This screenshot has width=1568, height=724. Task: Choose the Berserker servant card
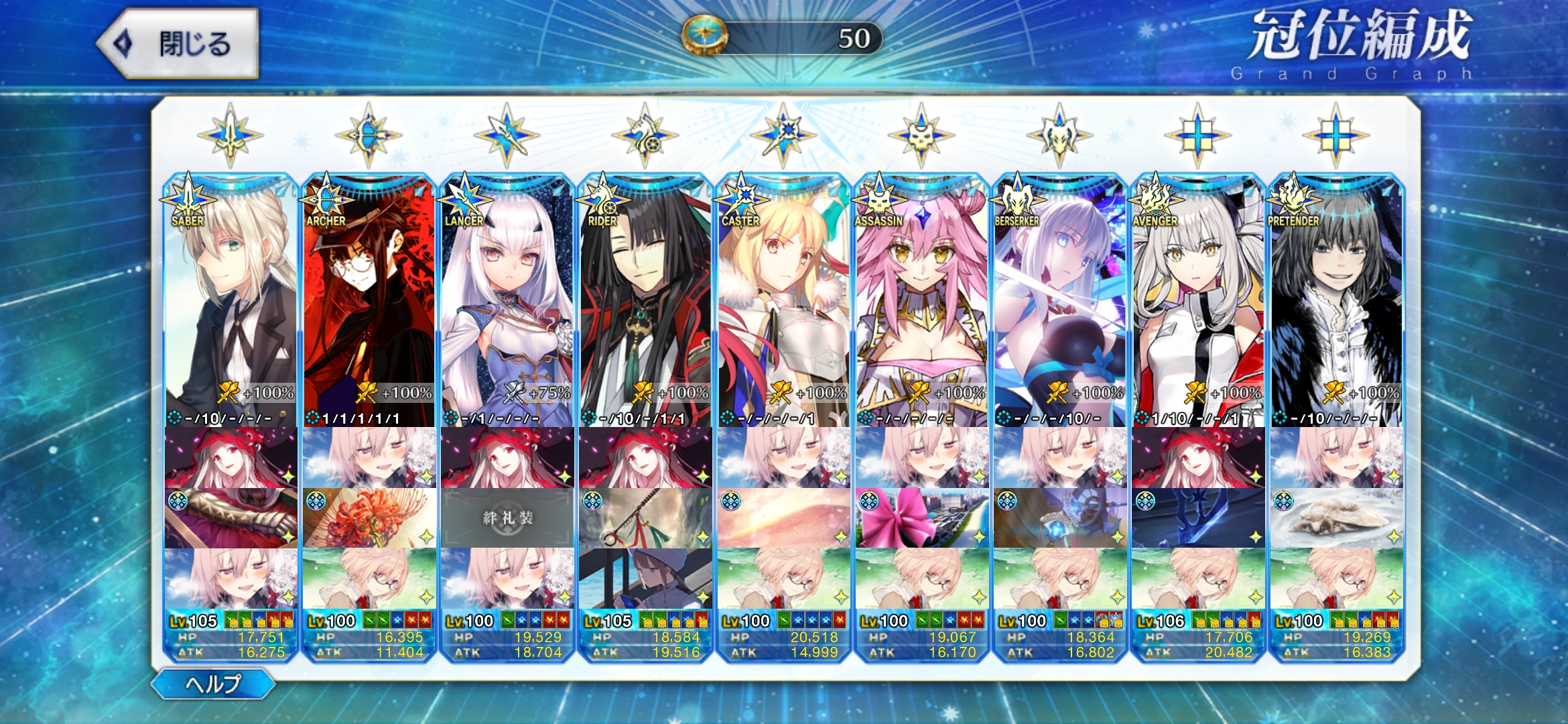click(x=1059, y=302)
